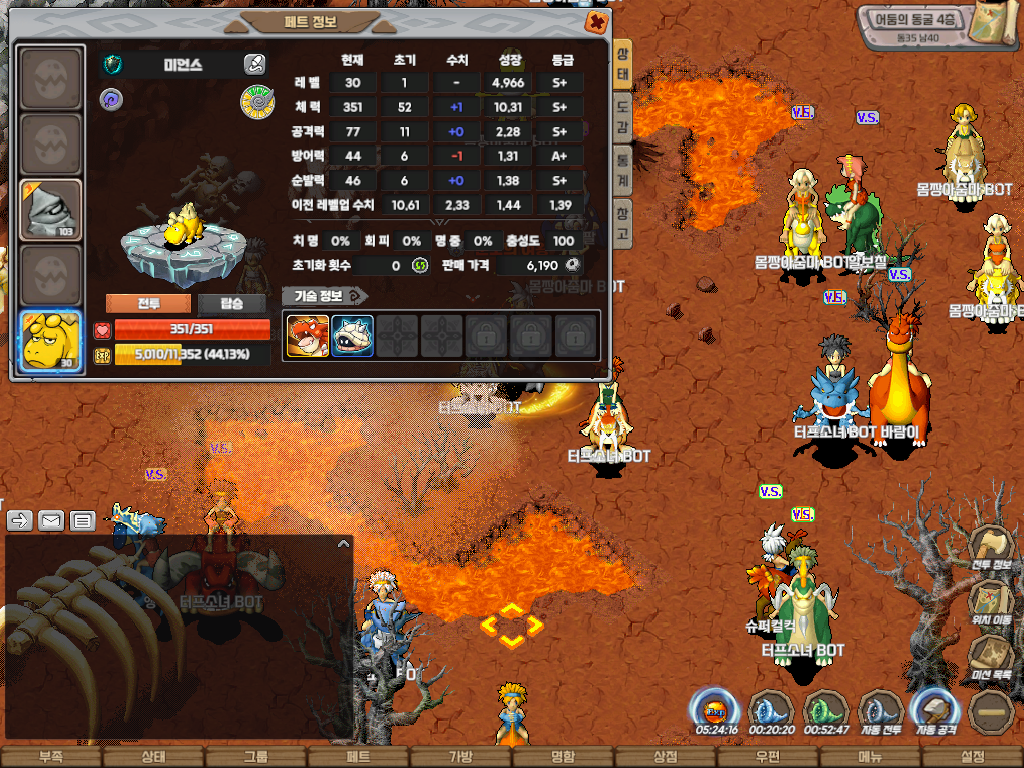Image resolution: width=1024 pixels, height=768 pixels.
Task: Click the 탑승 ride button
Action: tap(232, 303)
